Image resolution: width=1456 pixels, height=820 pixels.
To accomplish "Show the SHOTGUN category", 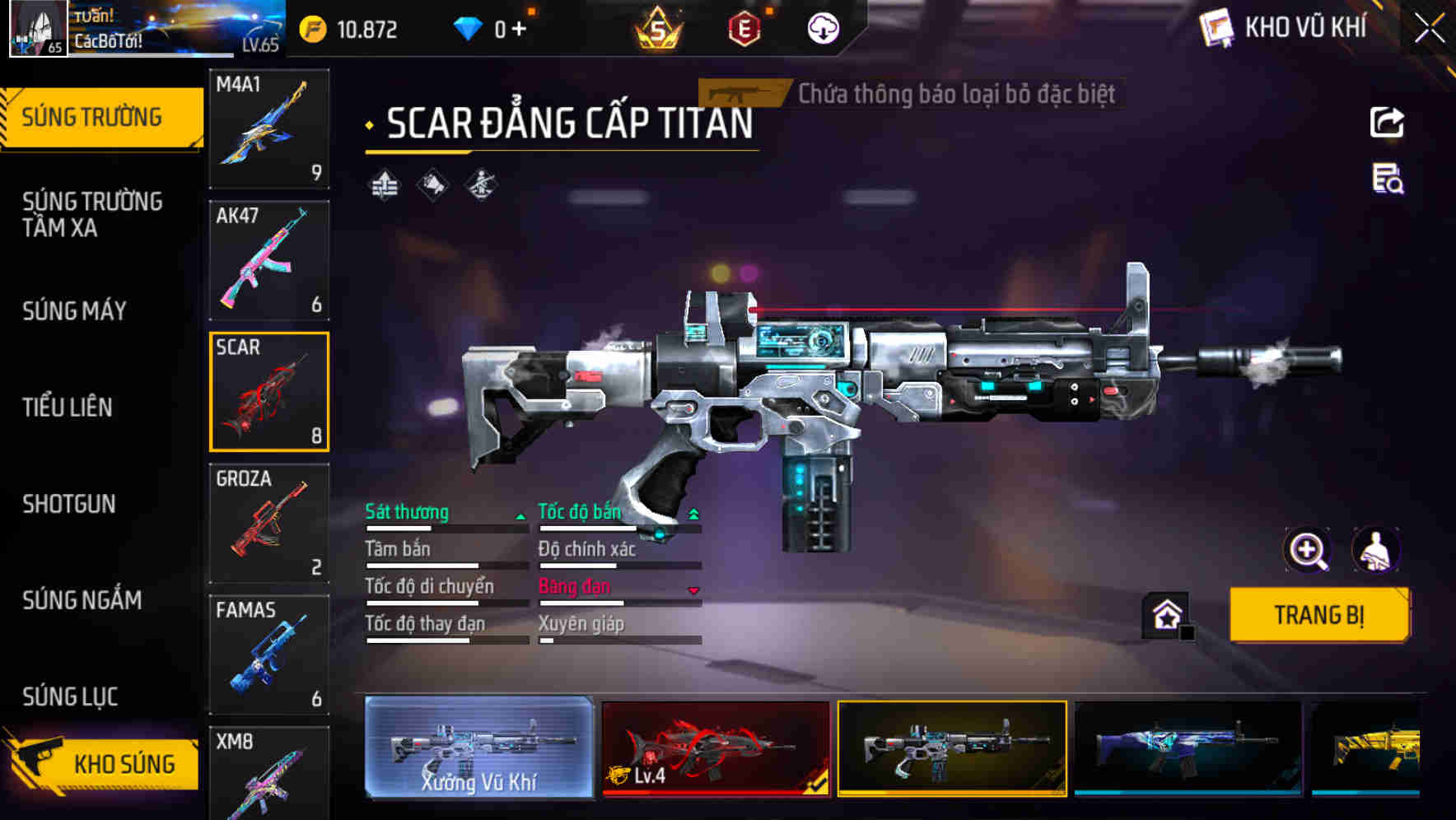I will pos(69,504).
